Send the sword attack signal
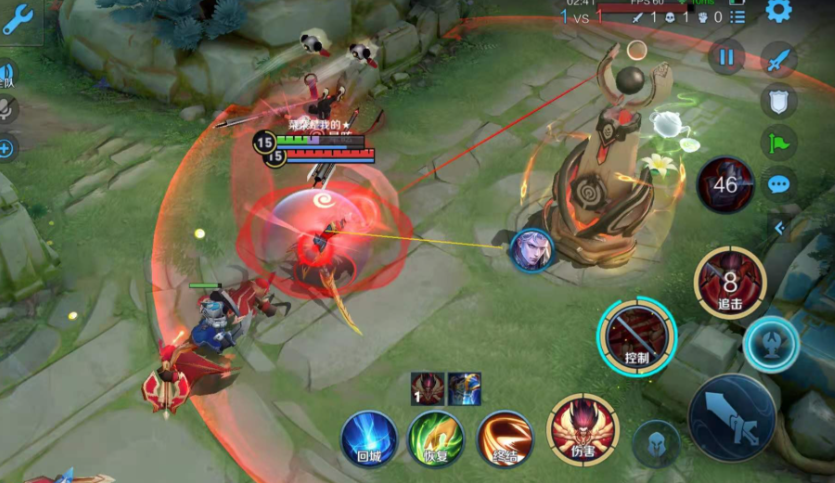The width and height of the screenshot is (835, 483). tap(779, 60)
